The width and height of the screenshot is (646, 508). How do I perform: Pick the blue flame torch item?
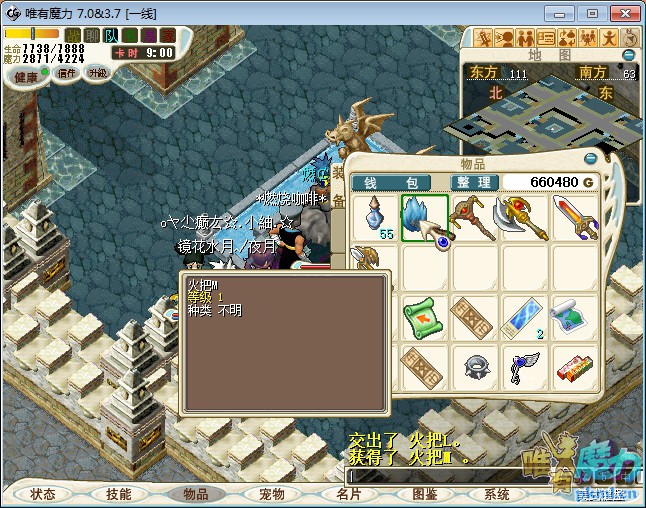click(x=424, y=217)
